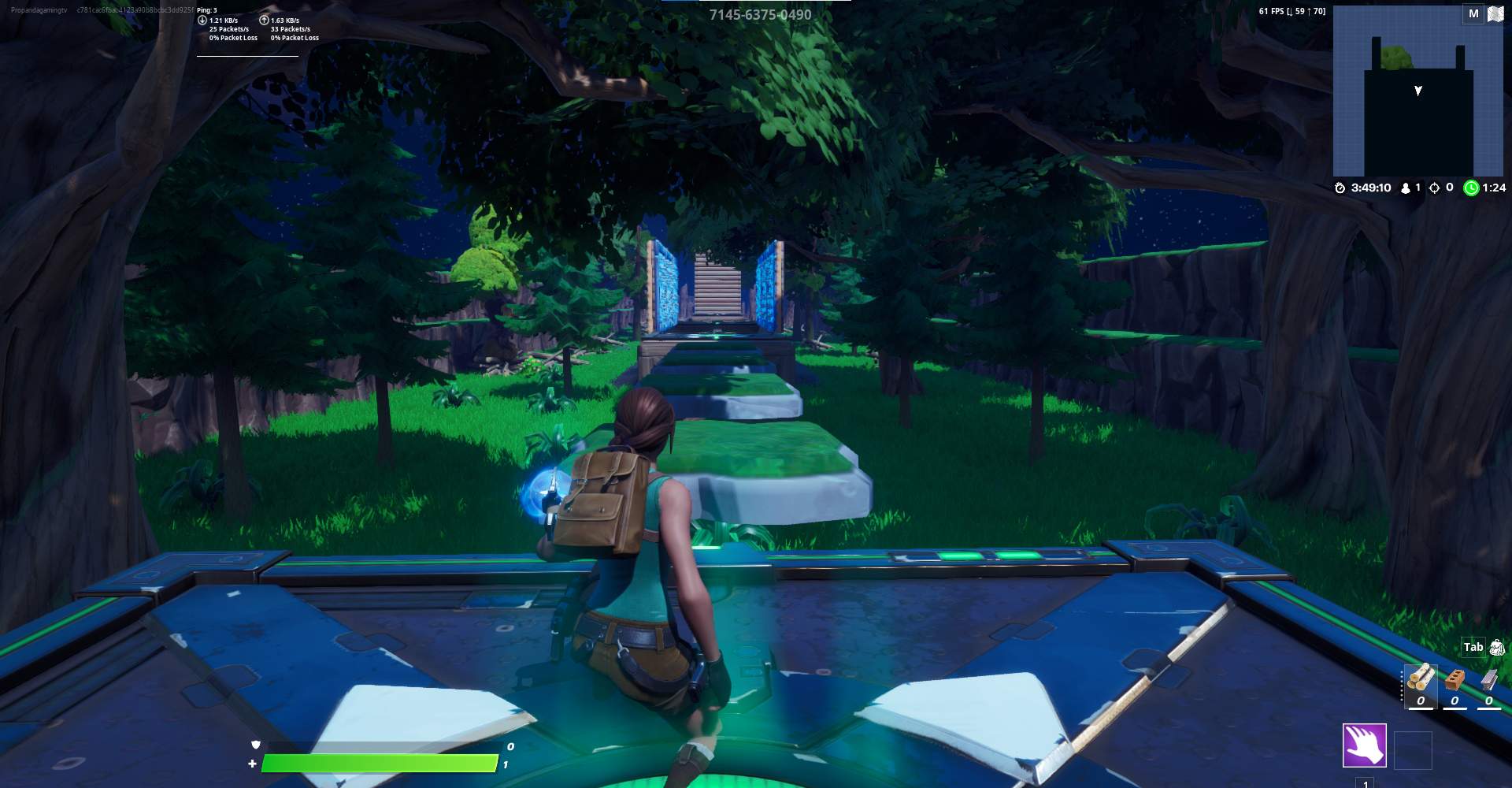Click the health plus icon
The height and width of the screenshot is (788, 1512).
point(251,763)
